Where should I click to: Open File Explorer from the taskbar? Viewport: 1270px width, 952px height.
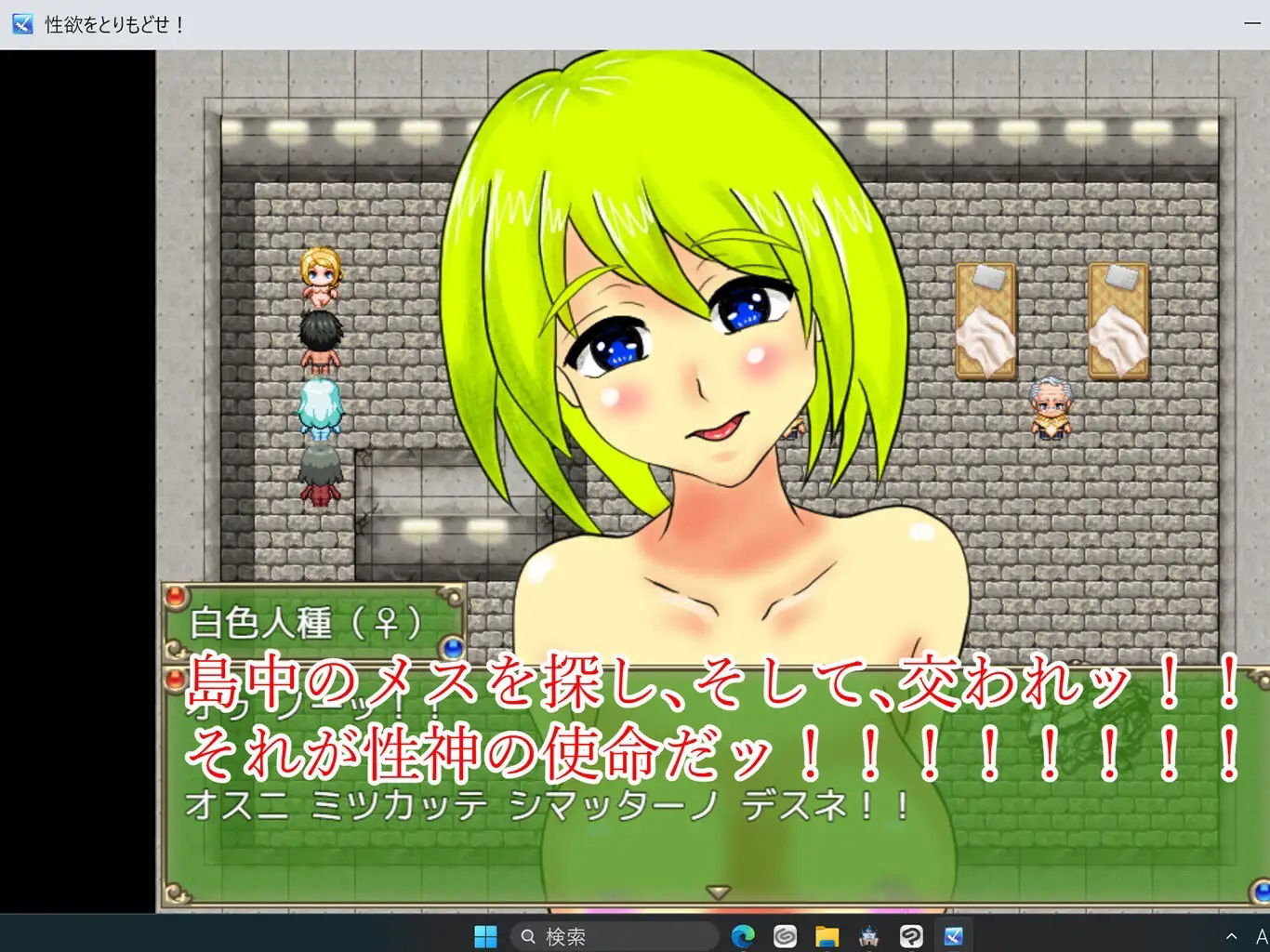point(826,937)
